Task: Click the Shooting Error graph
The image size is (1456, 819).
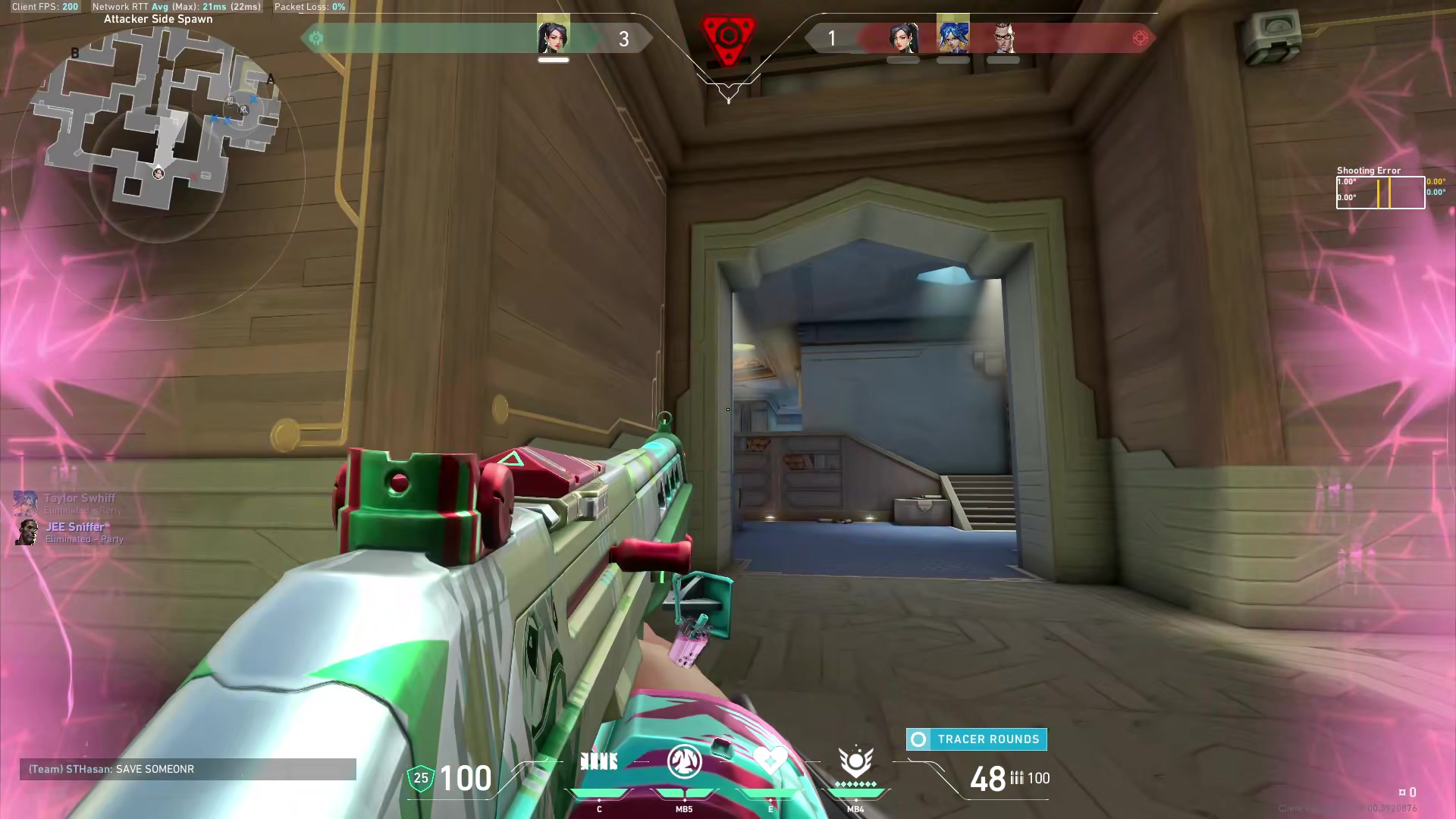Action: 1380,193
